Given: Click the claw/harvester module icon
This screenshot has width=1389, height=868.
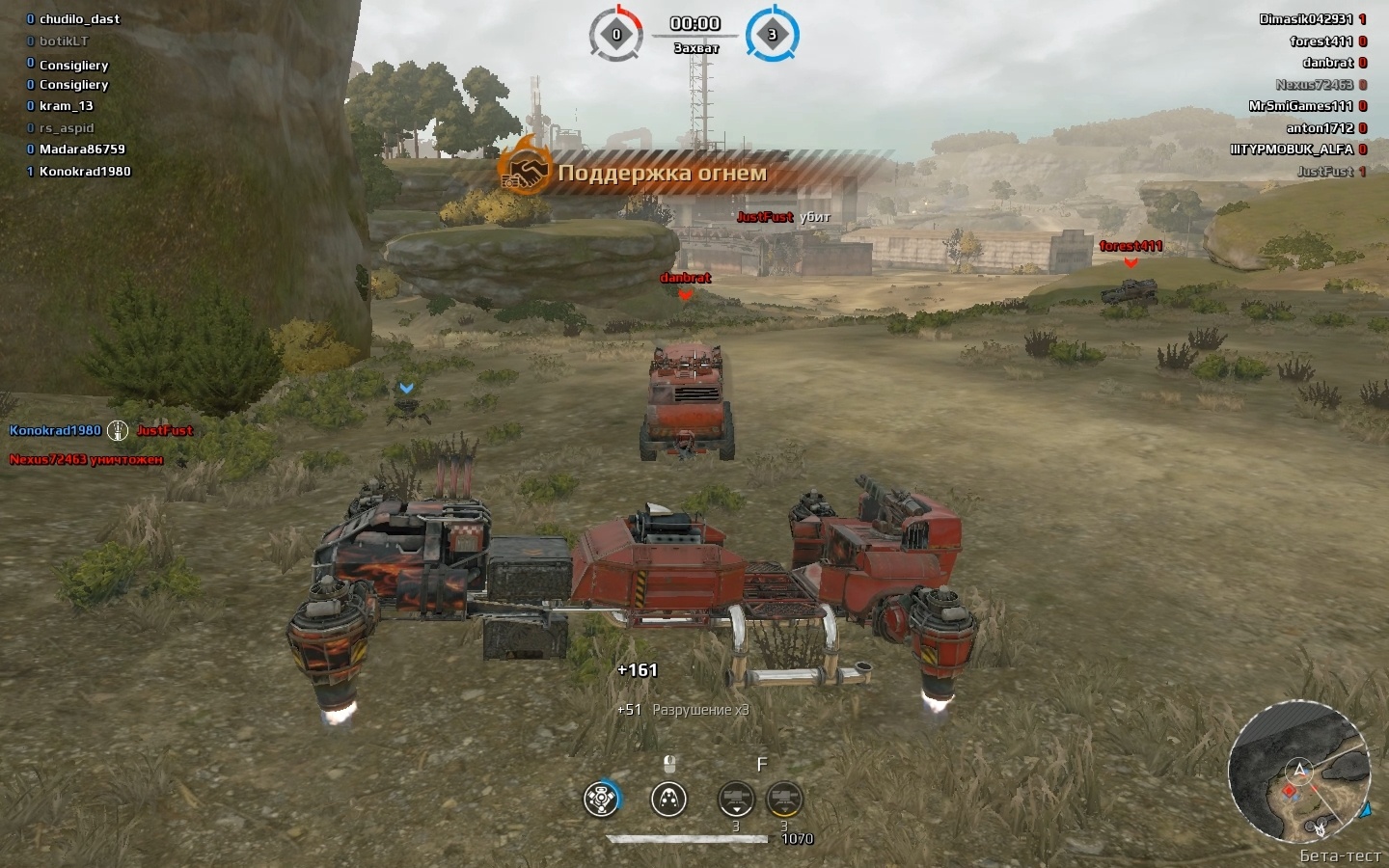Looking at the screenshot, I should [669, 799].
